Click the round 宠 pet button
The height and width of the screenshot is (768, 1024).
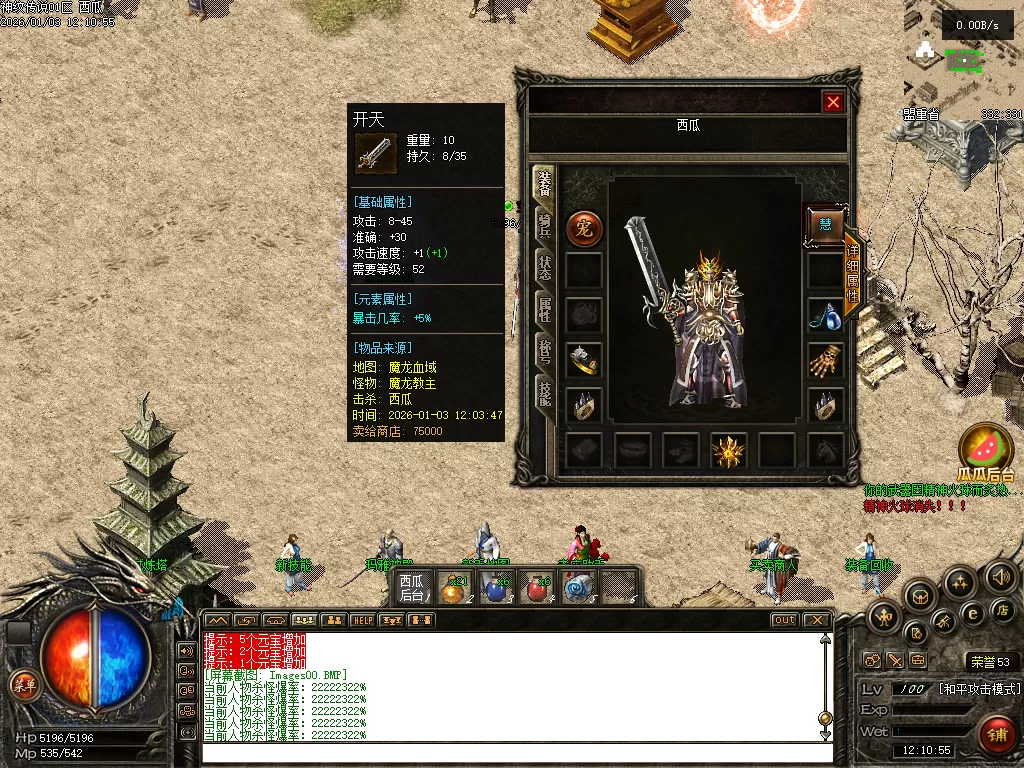[584, 229]
